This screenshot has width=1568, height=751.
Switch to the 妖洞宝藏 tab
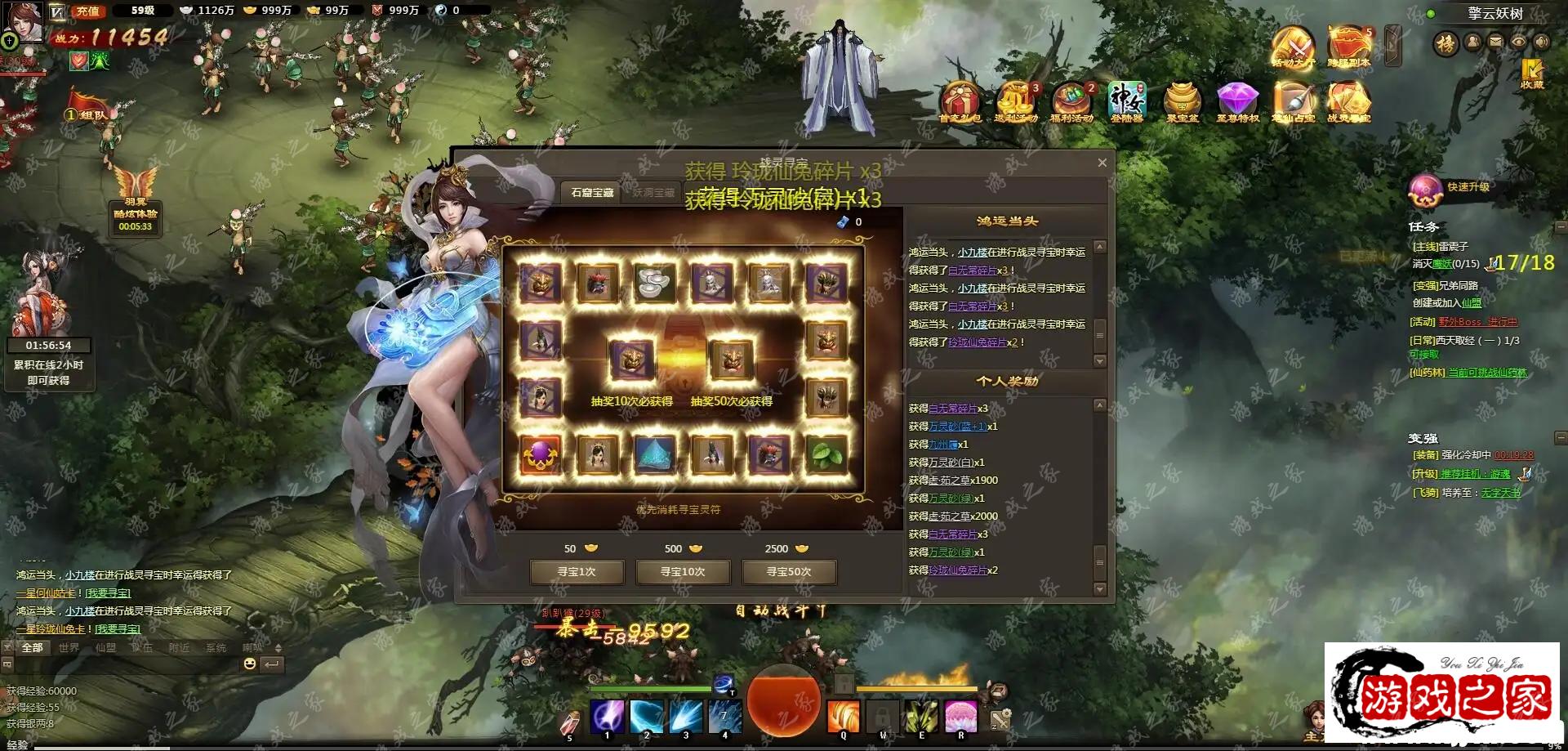[x=653, y=193]
